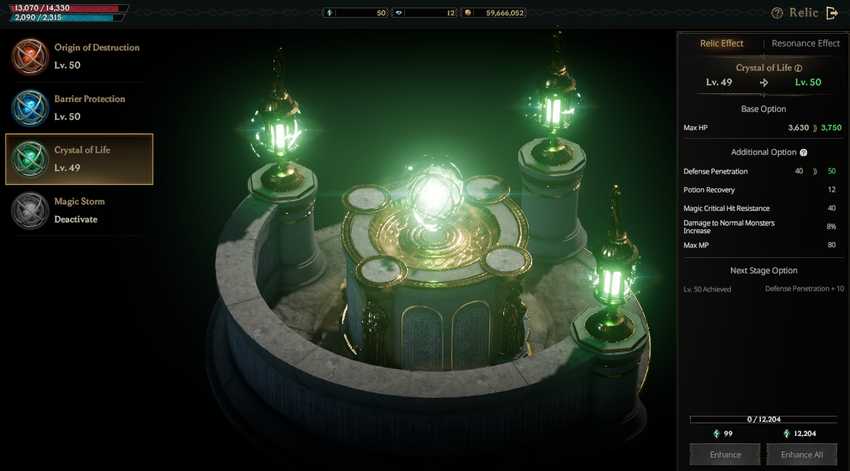Click the Enhance button
Viewport: 850px width, 471px height.
tap(725, 455)
